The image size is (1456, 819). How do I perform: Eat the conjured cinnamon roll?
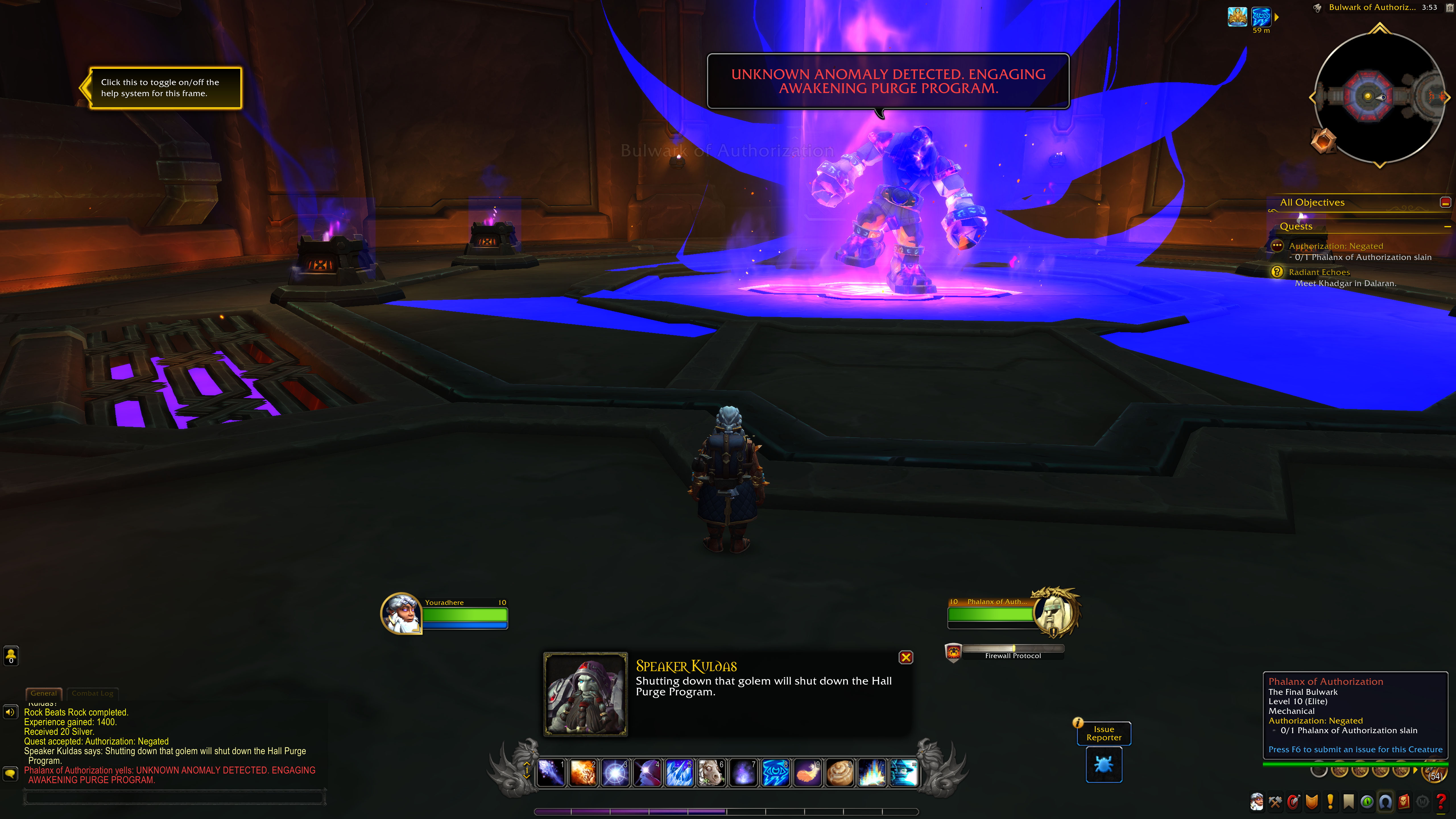(x=839, y=773)
